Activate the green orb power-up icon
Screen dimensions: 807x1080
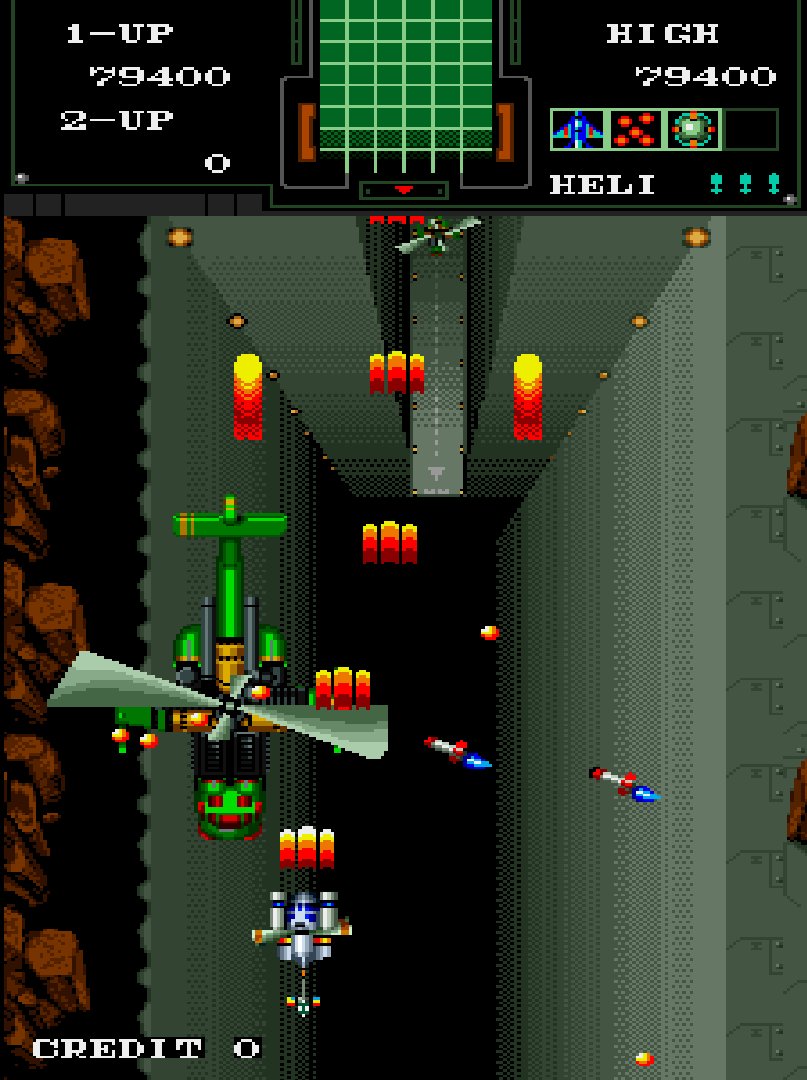point(693,130)
